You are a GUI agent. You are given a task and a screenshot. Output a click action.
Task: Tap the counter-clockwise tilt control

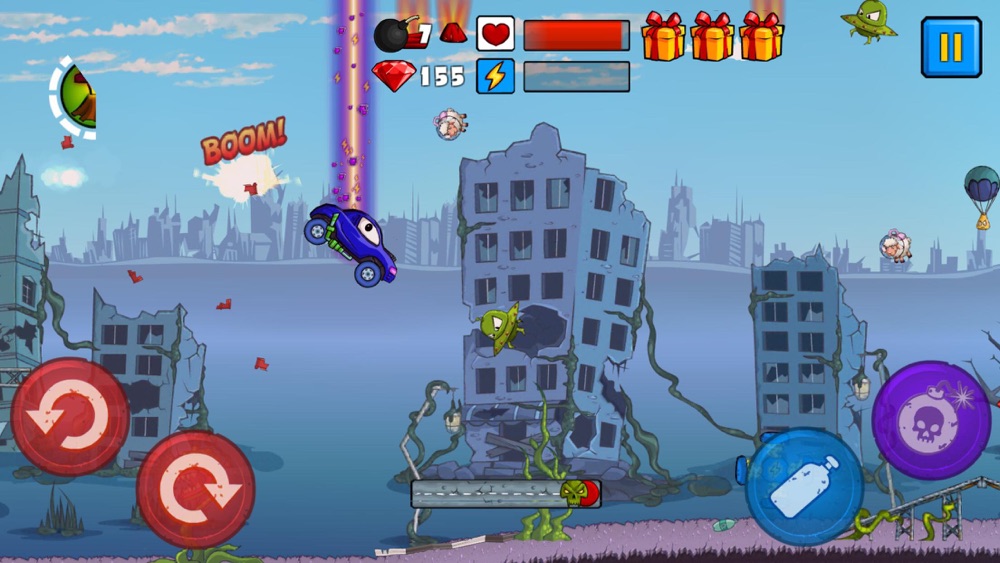click(x=70, y=416)
